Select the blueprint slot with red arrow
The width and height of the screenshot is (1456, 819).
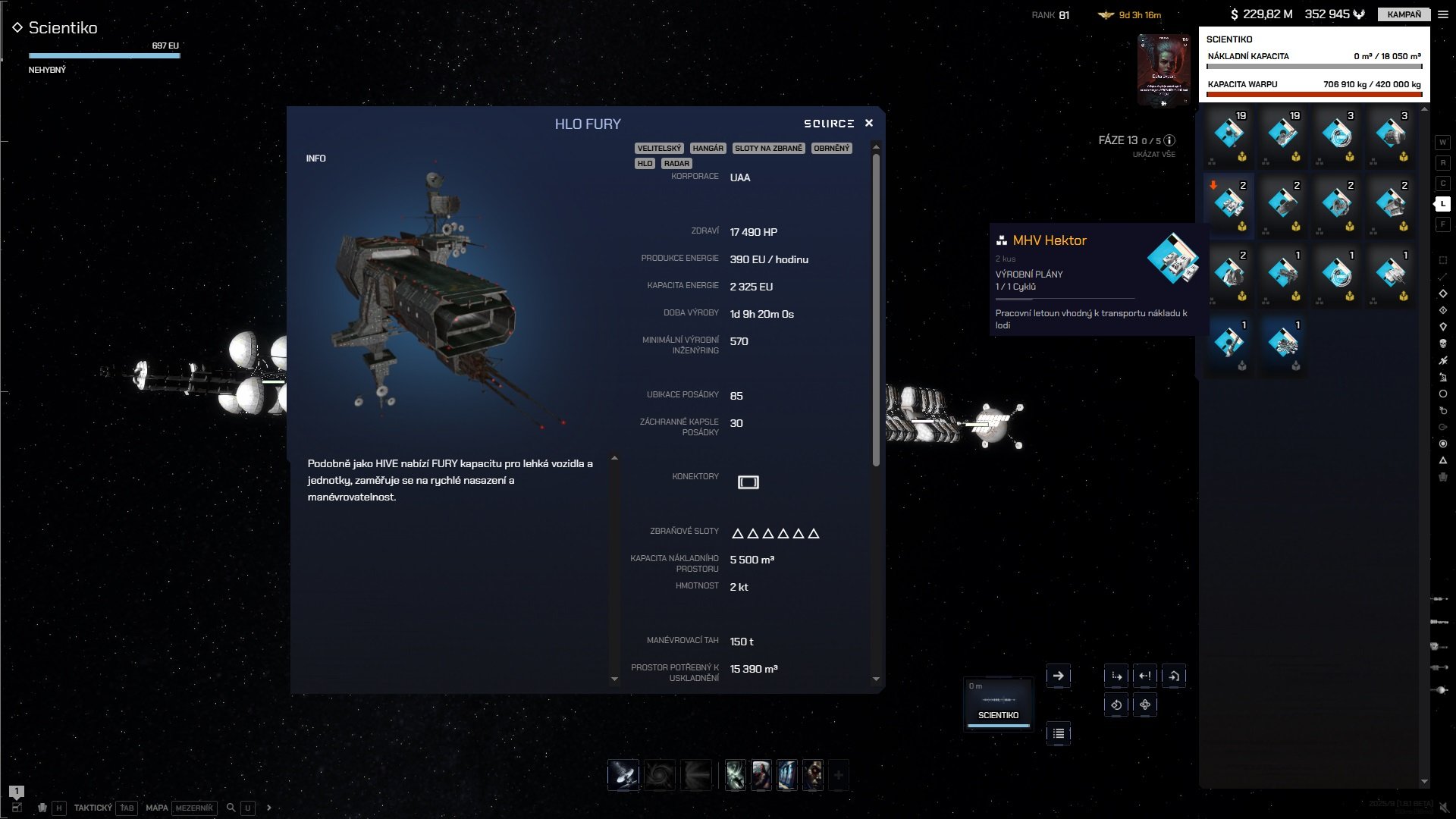click(x=1228, y=205)
